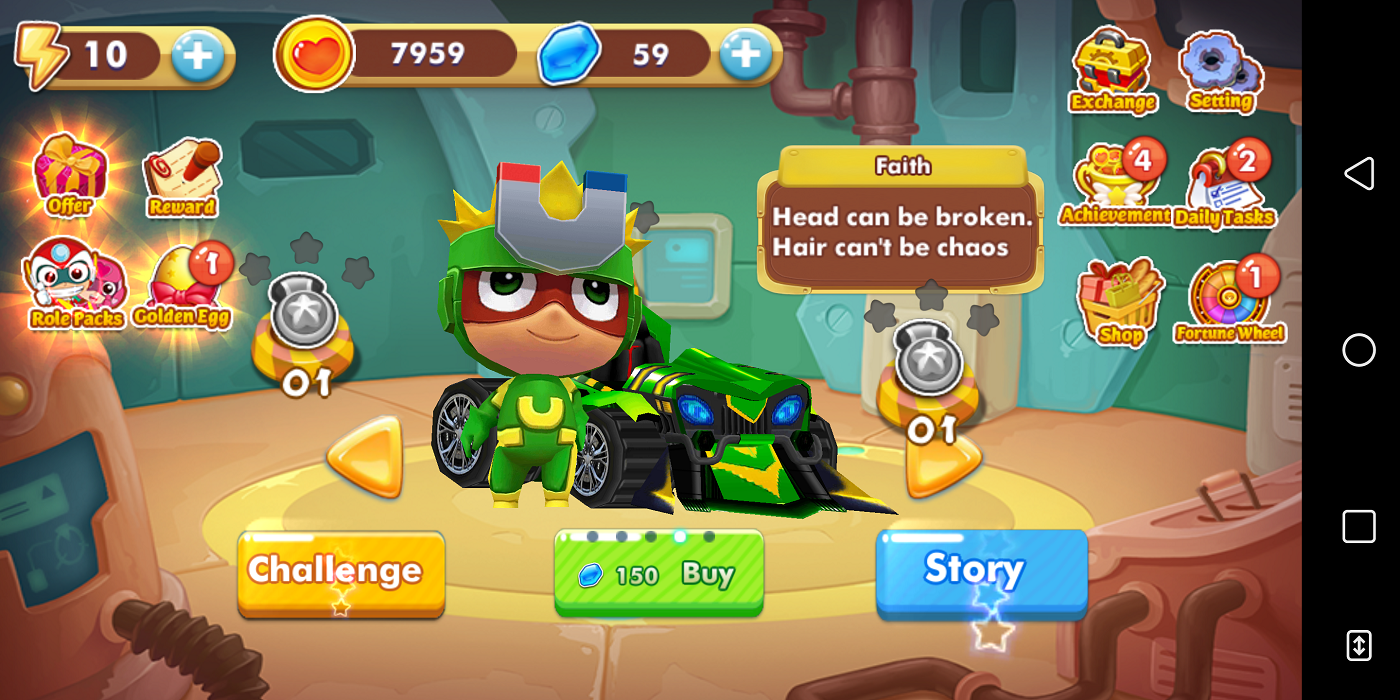Open the Exchange treasure chest
Image resolution: width=1400 pixels, height=700 pixels.
[x=1112, y=72]
